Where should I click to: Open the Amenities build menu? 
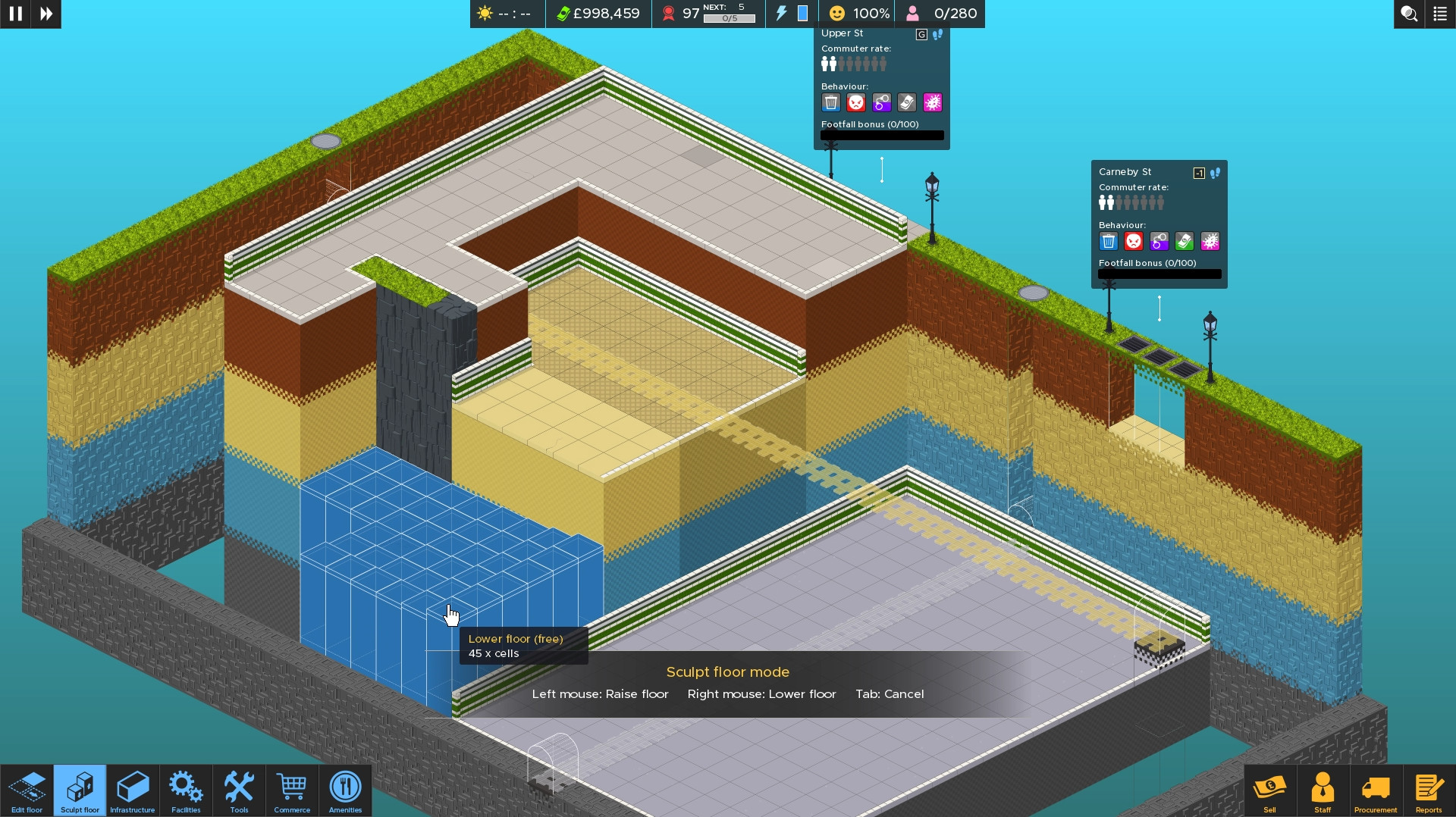[x=345, y=790]
